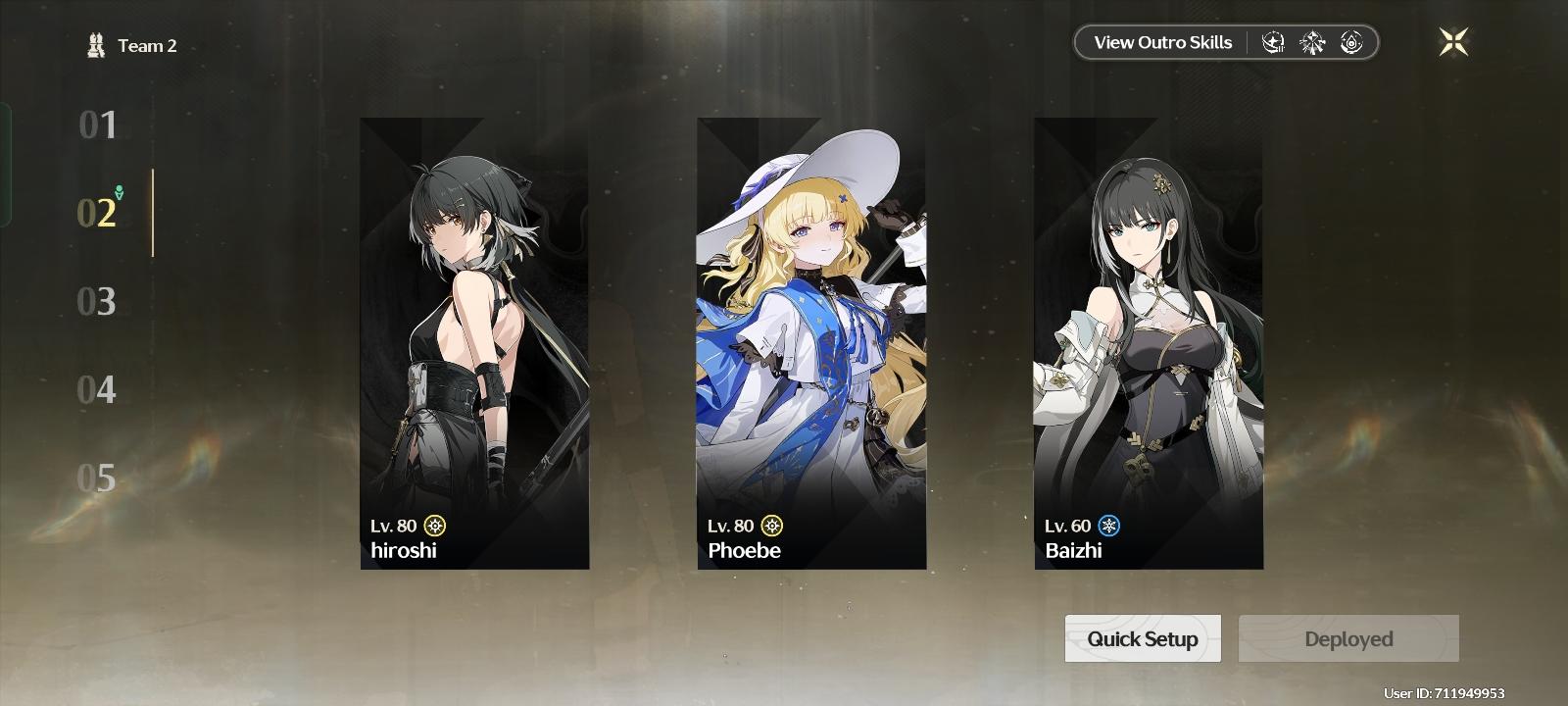This screenshot has height=706, width=1568.
Task: Select team slot 01 in the sidebar
Action: 97,126
